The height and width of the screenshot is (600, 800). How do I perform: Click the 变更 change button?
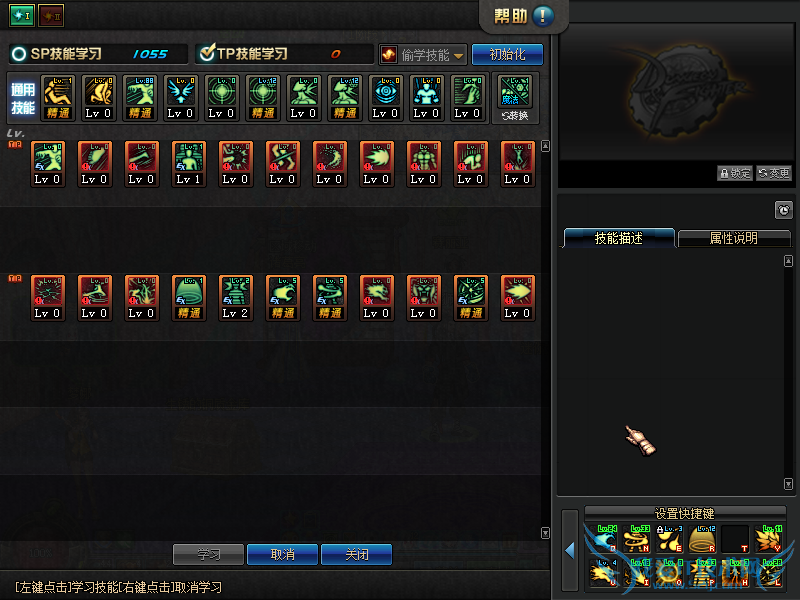[773, 173]
